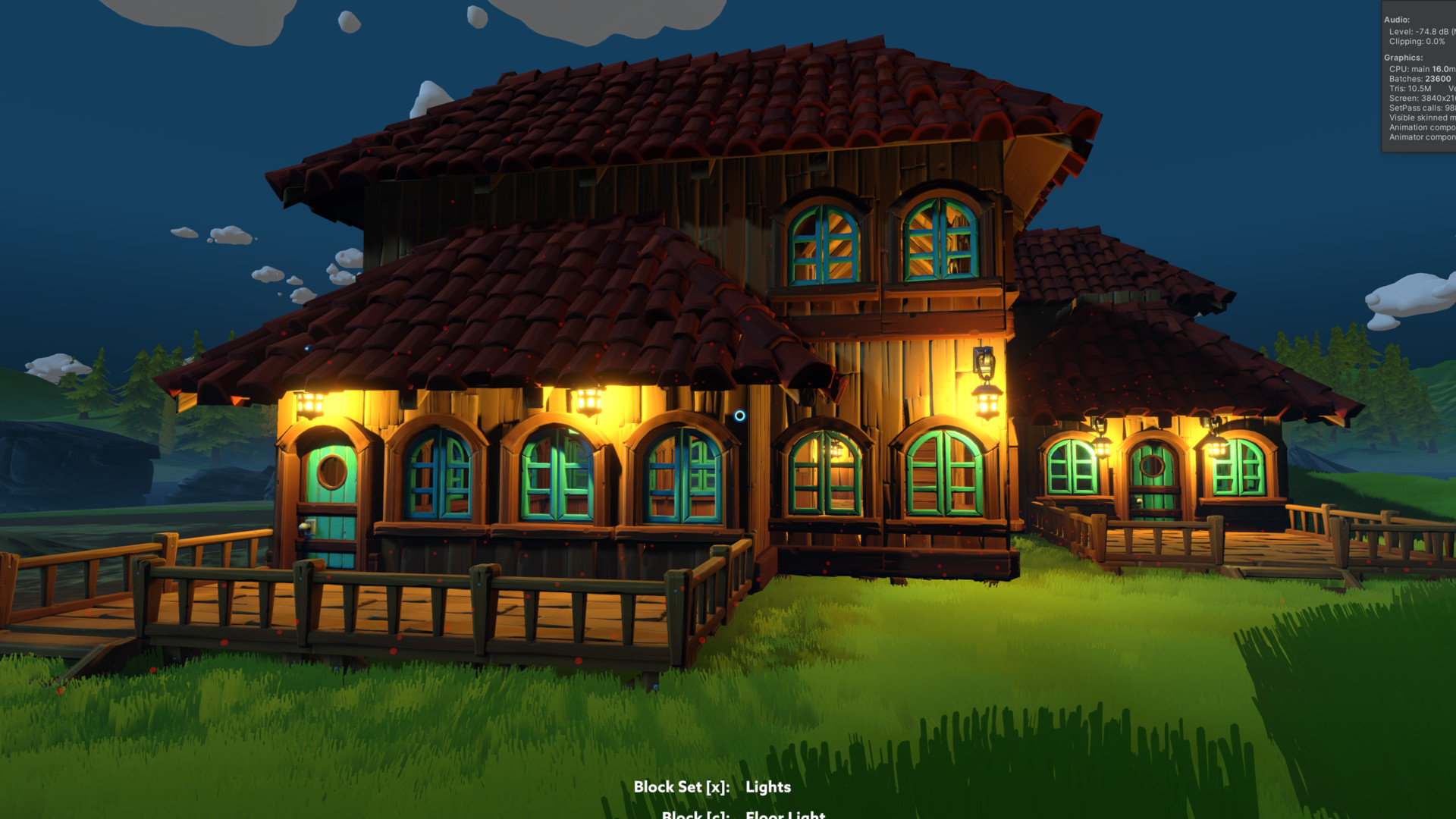The image size is (1456, 819).
Task: Click the circular window on the right-wing door
Action: [x=1152, y=466]
